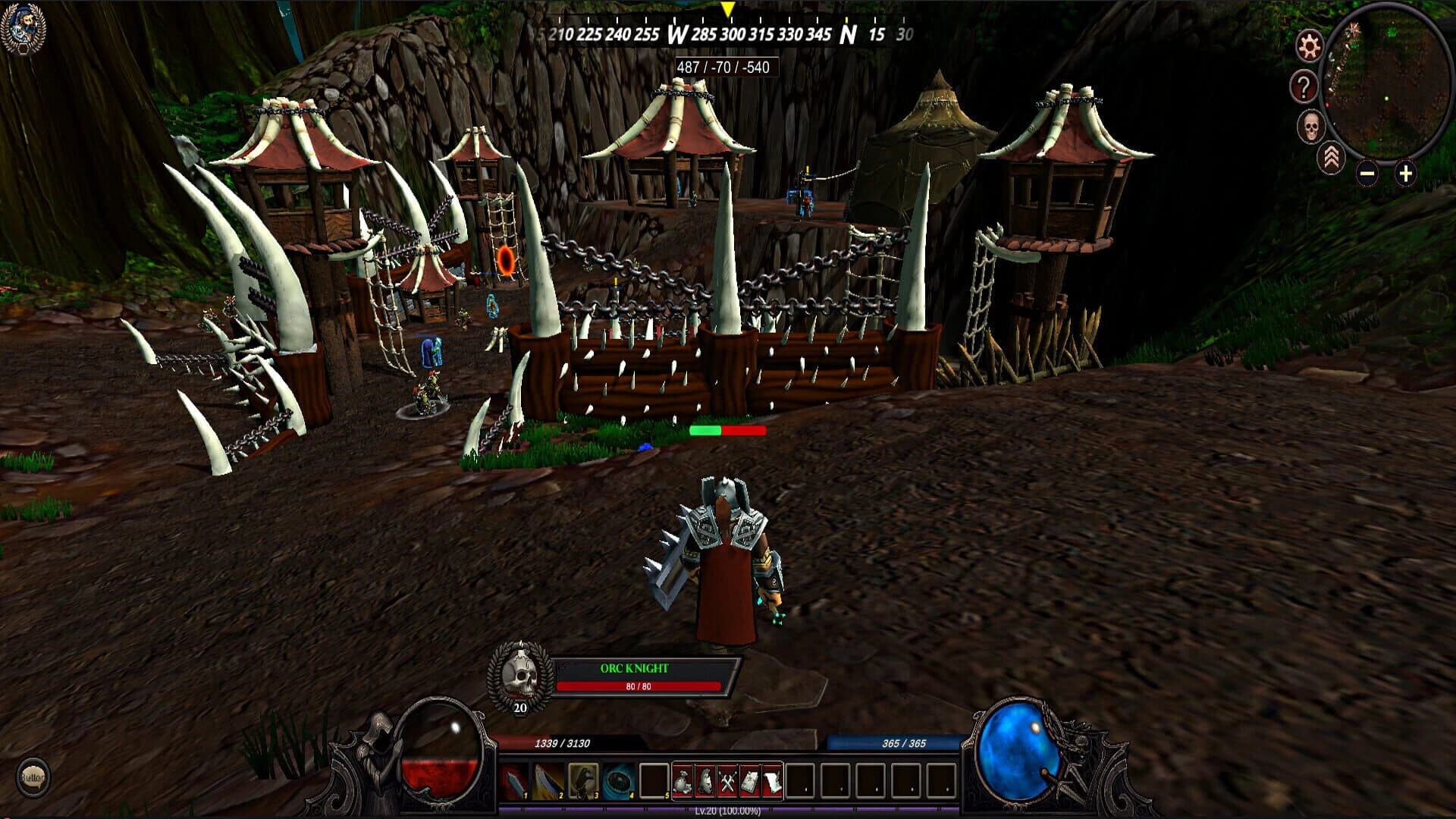The height and width of the screenshot is (819, 1456).
Task: Select the blue orb in hotbar slot 4
Action: [619, 780]
